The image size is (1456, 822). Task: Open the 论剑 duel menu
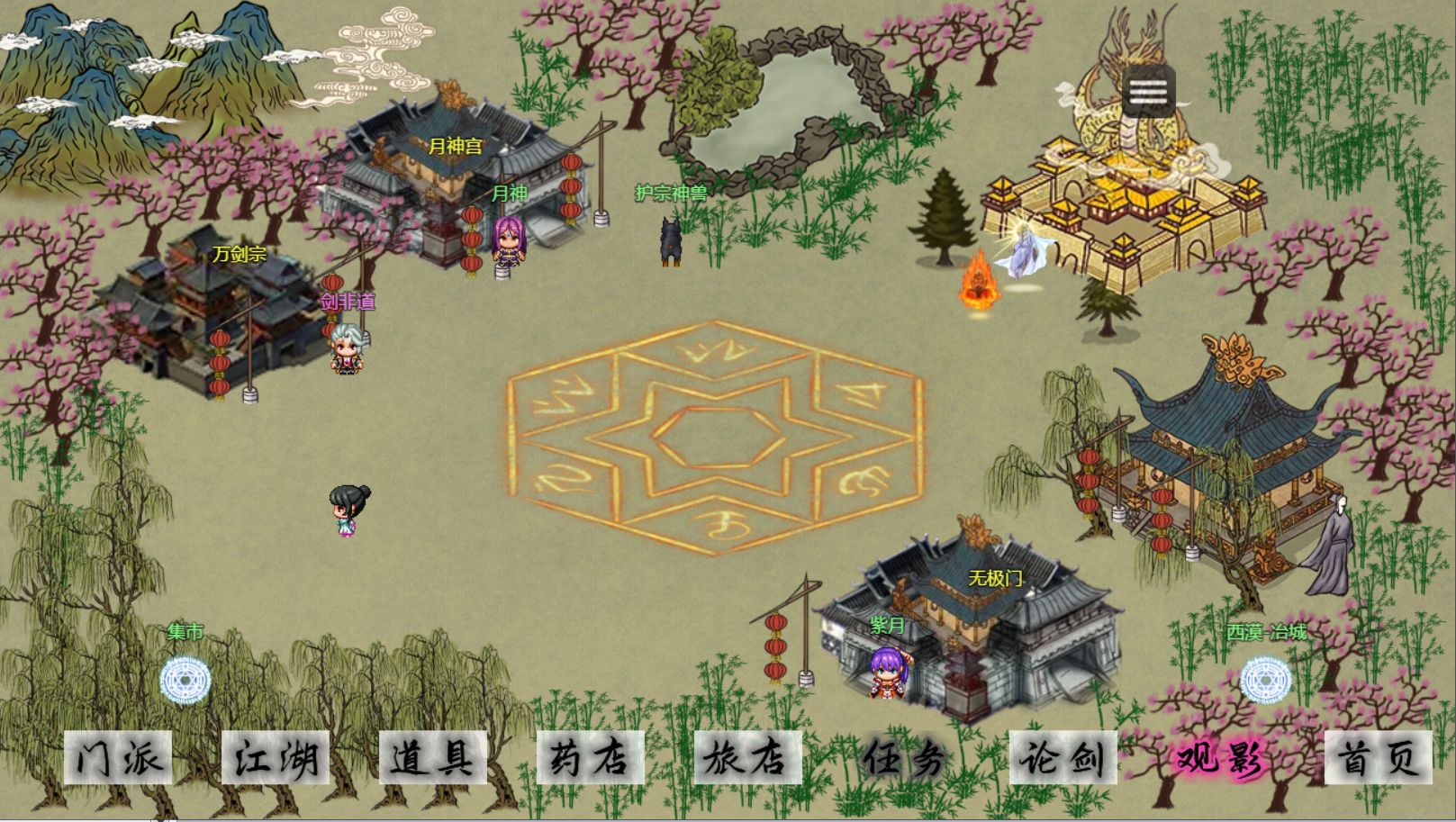1063,758
